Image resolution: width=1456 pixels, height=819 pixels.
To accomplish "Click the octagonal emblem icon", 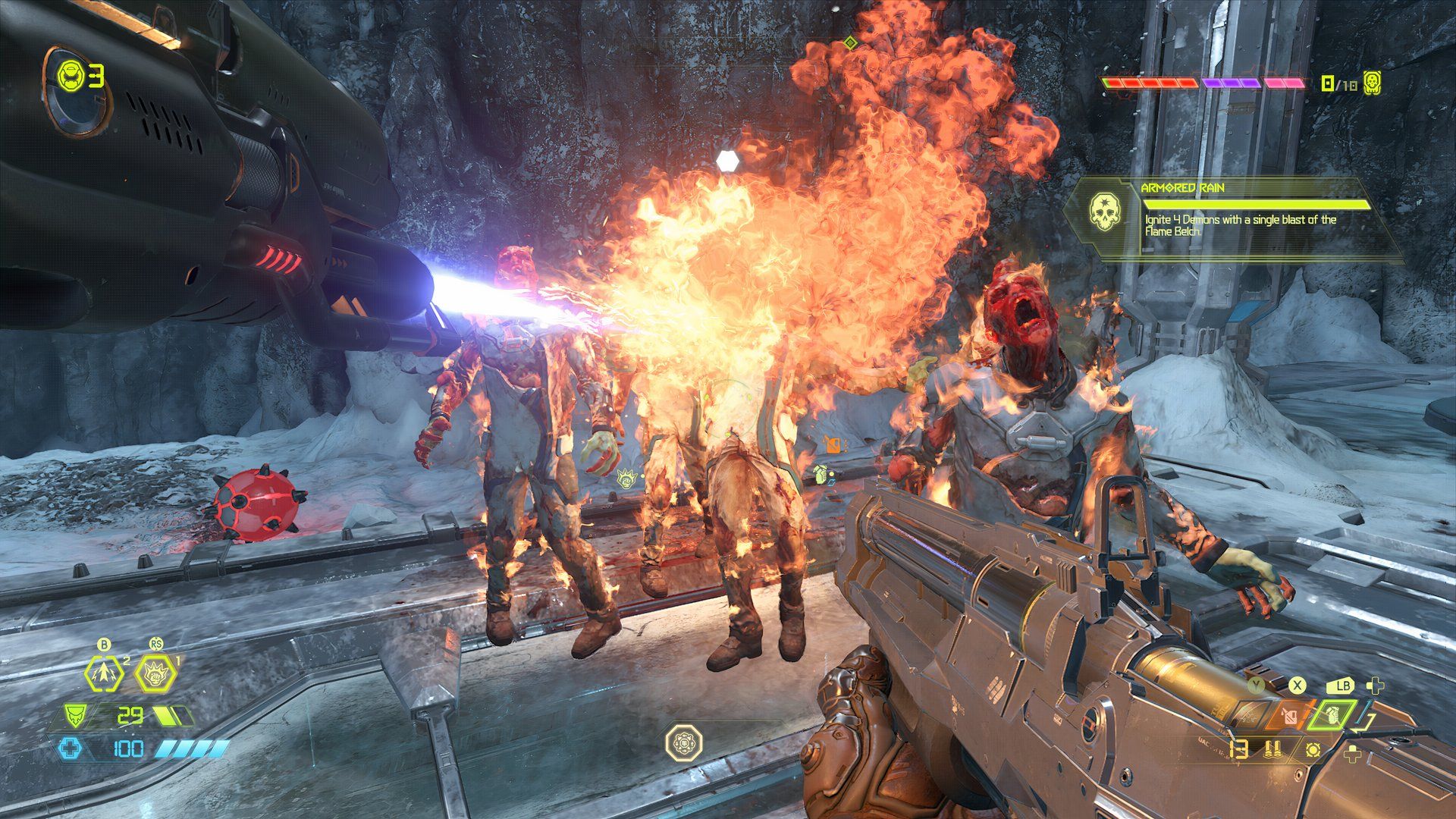I will (x=683, y=742).
